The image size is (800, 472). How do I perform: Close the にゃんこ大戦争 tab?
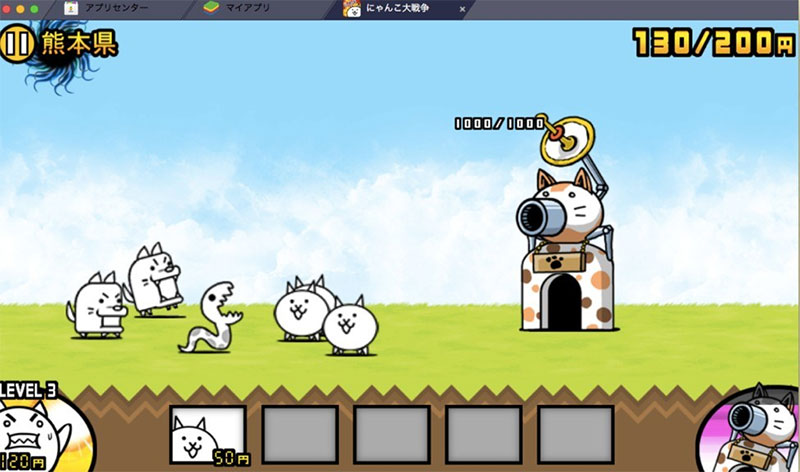[x=462, y=8]
